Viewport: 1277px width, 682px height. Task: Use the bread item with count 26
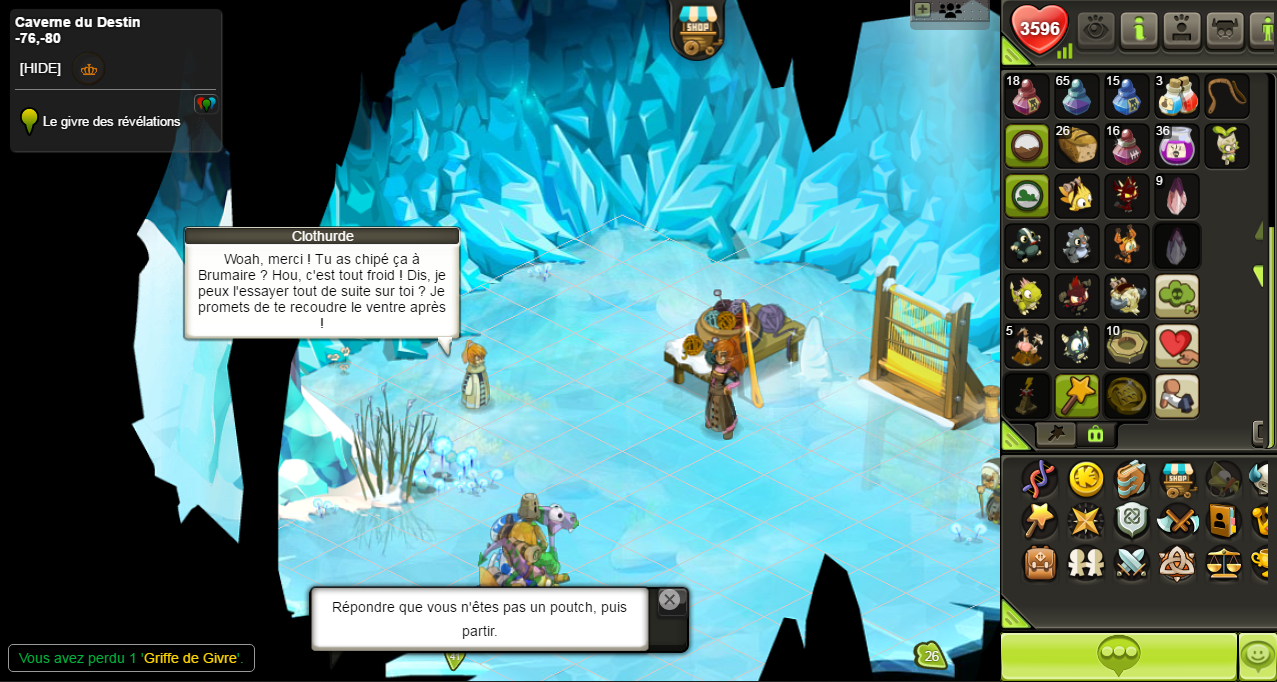[1077, 146]
